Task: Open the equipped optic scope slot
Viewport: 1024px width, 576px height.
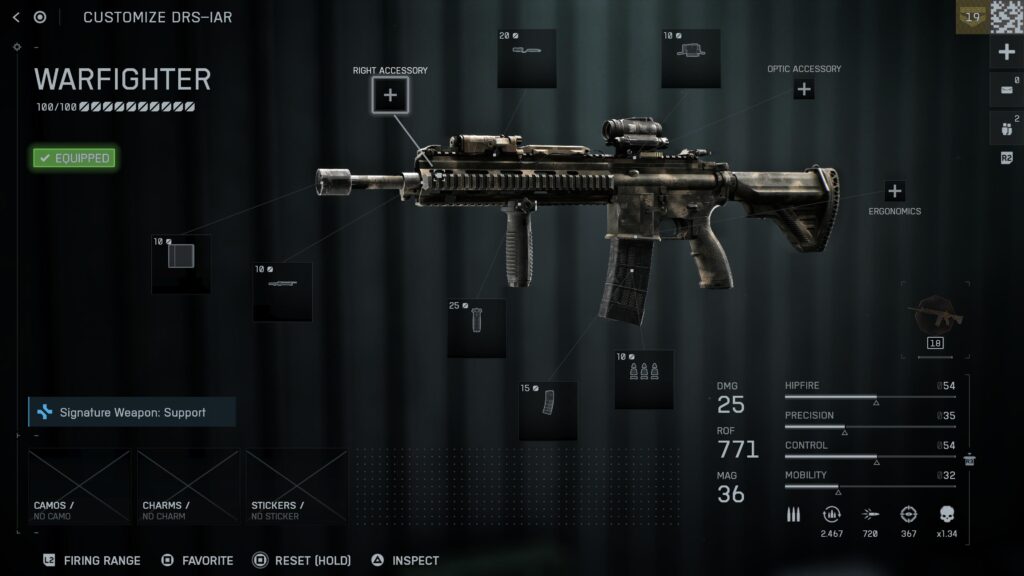Action: tap(691, 58)
